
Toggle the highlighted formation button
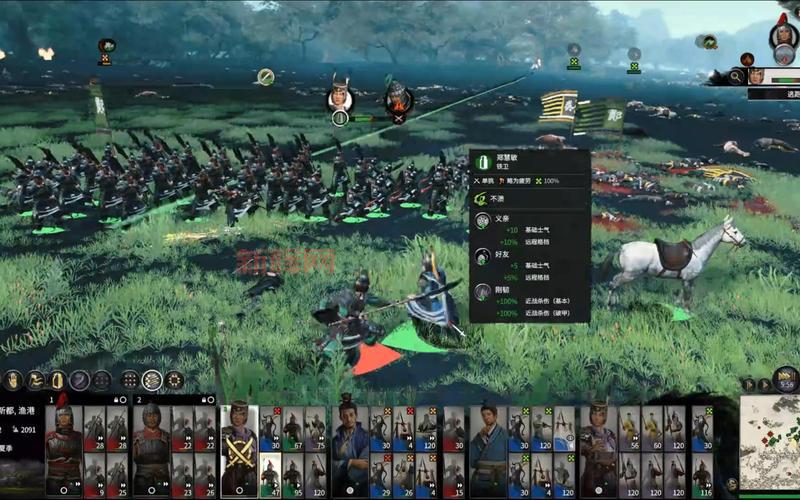point(152,380)
